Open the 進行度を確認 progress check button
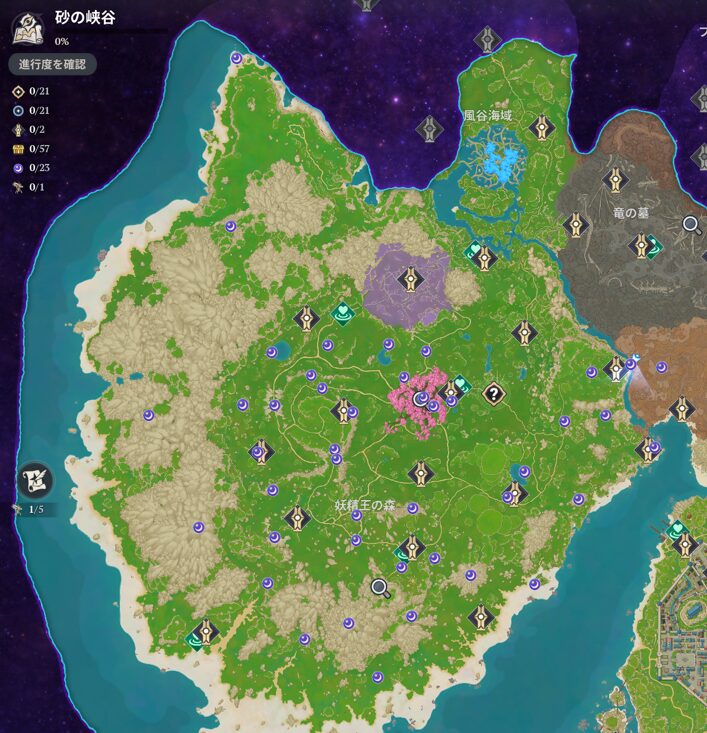The height and width of the screenshot is (733, 707). [x=53, y=65]
